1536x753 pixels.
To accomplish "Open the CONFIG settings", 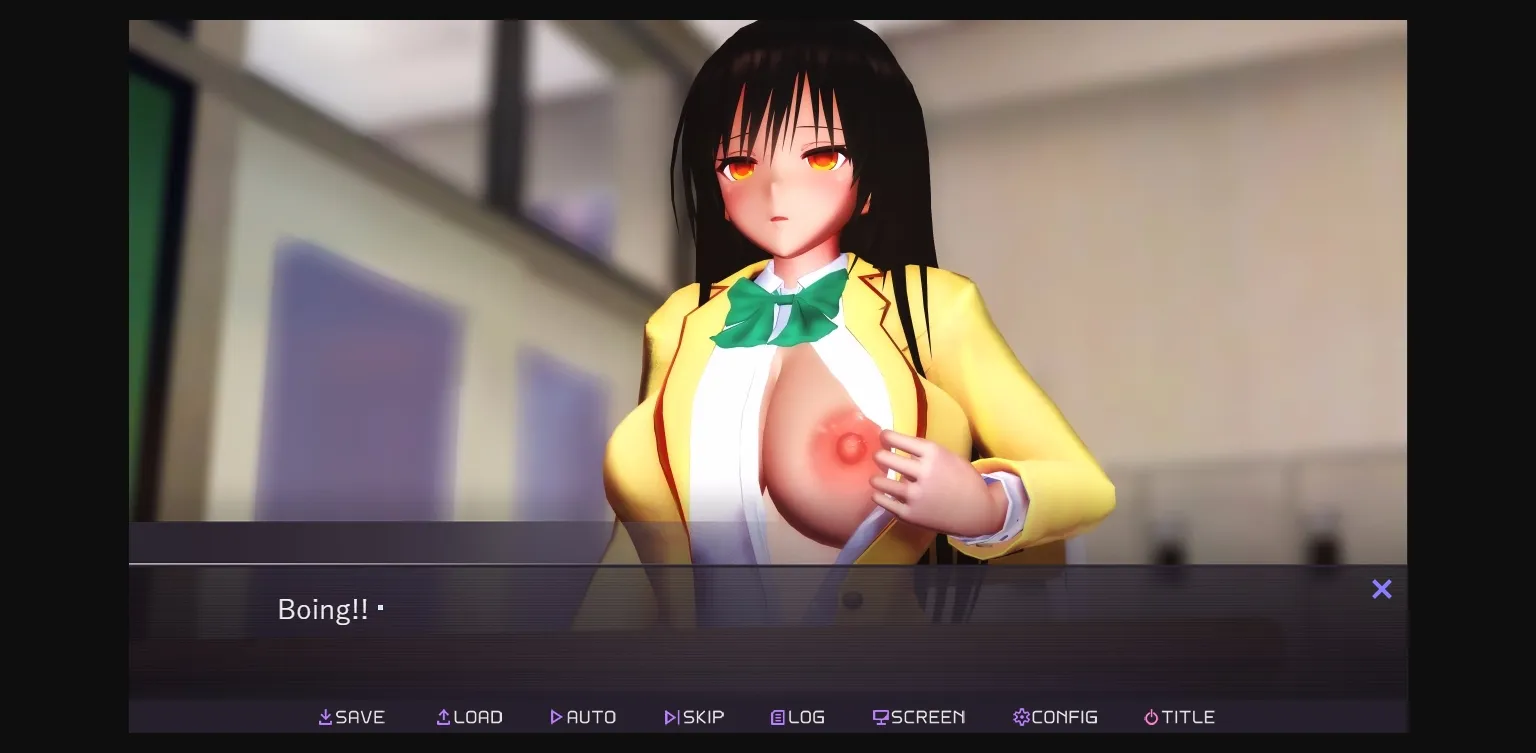I will point(1055,717).
